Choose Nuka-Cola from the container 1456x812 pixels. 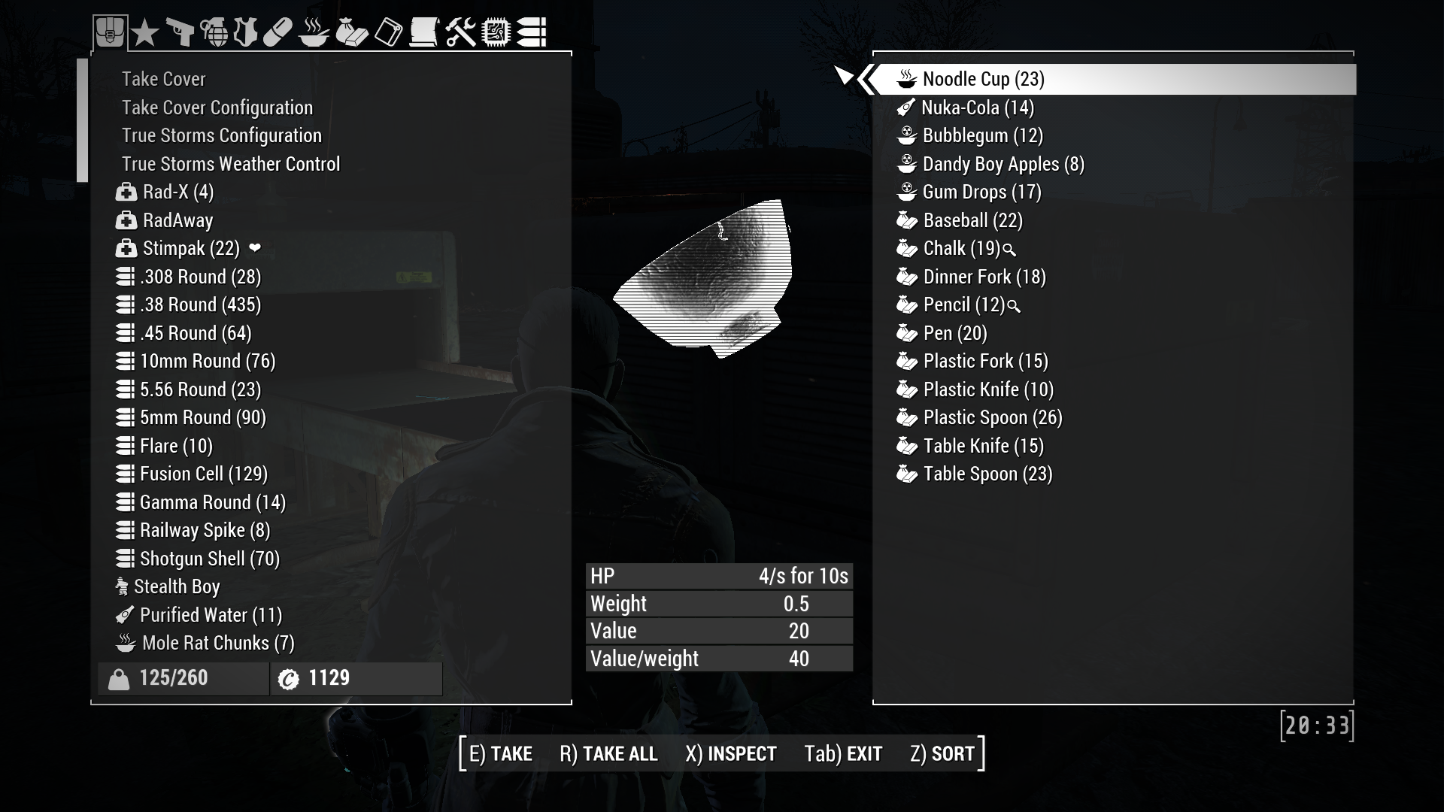[977, 108]
